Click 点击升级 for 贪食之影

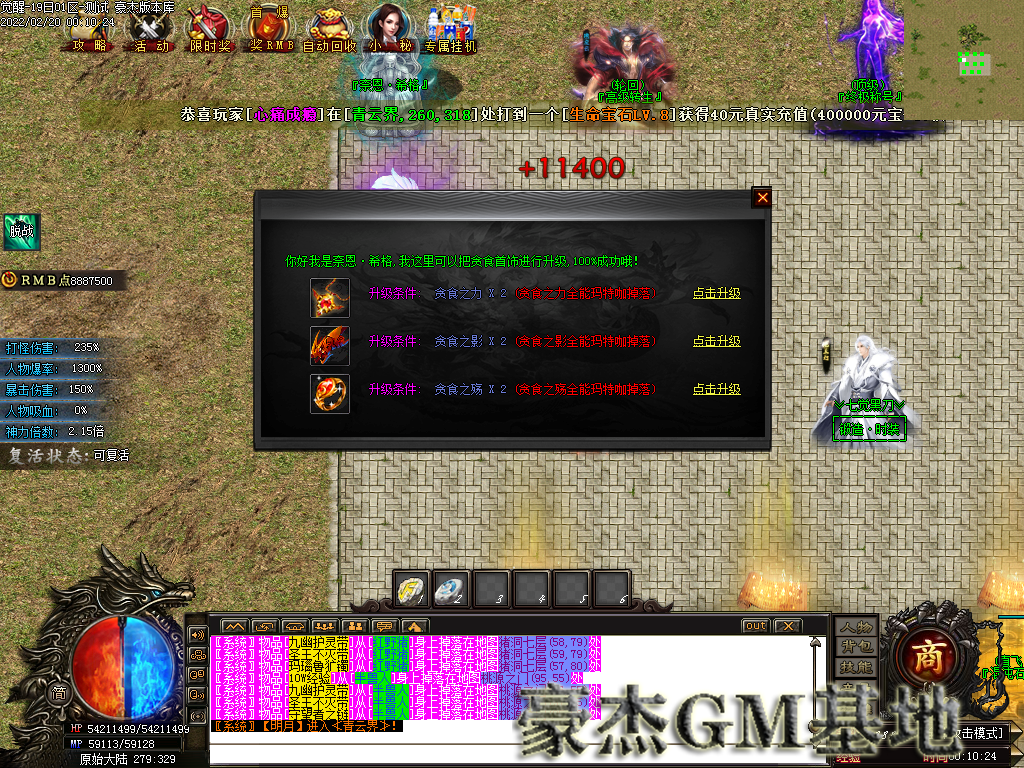[717, 342]
